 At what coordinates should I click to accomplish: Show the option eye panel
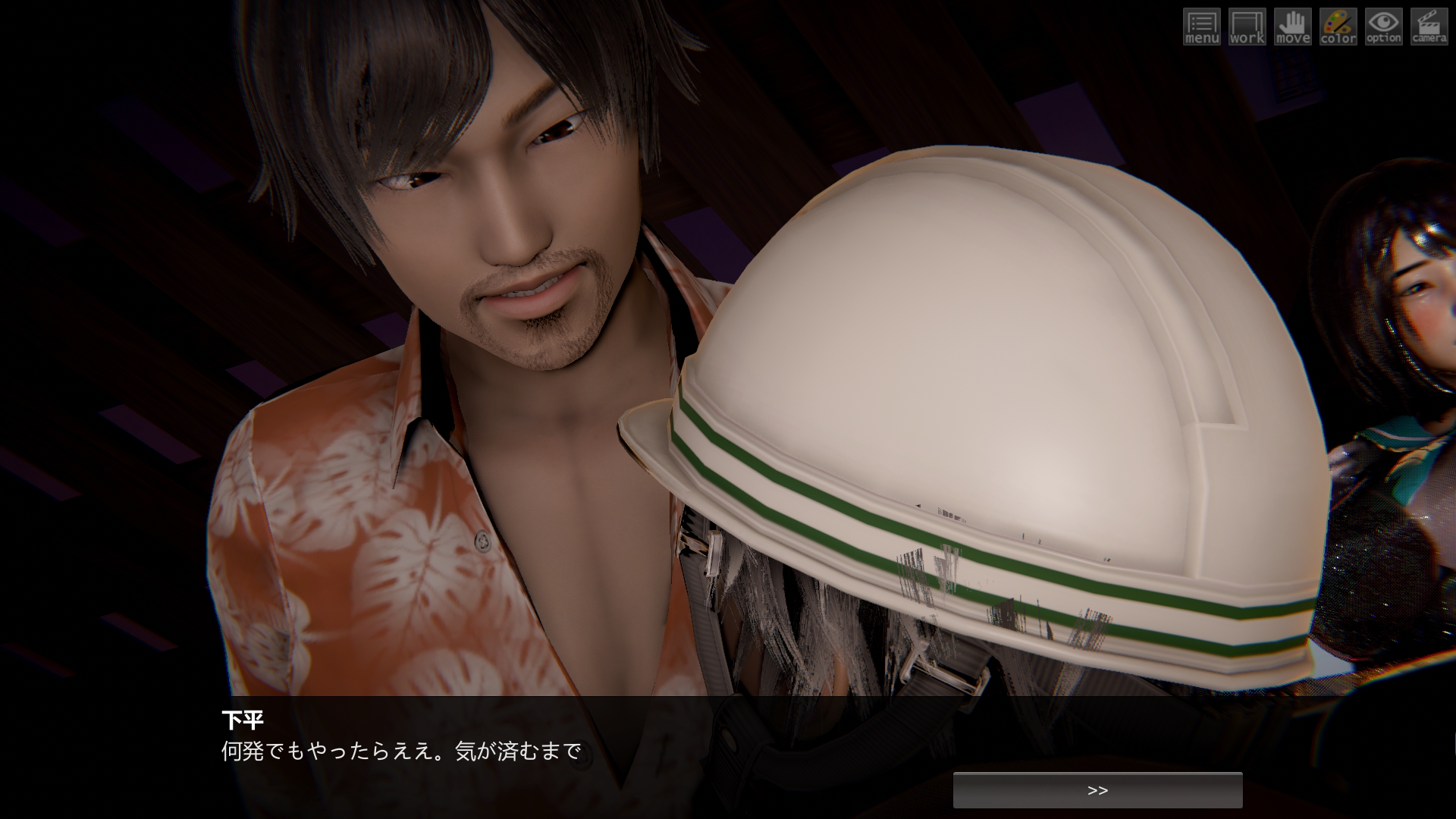pos(1384,27)
